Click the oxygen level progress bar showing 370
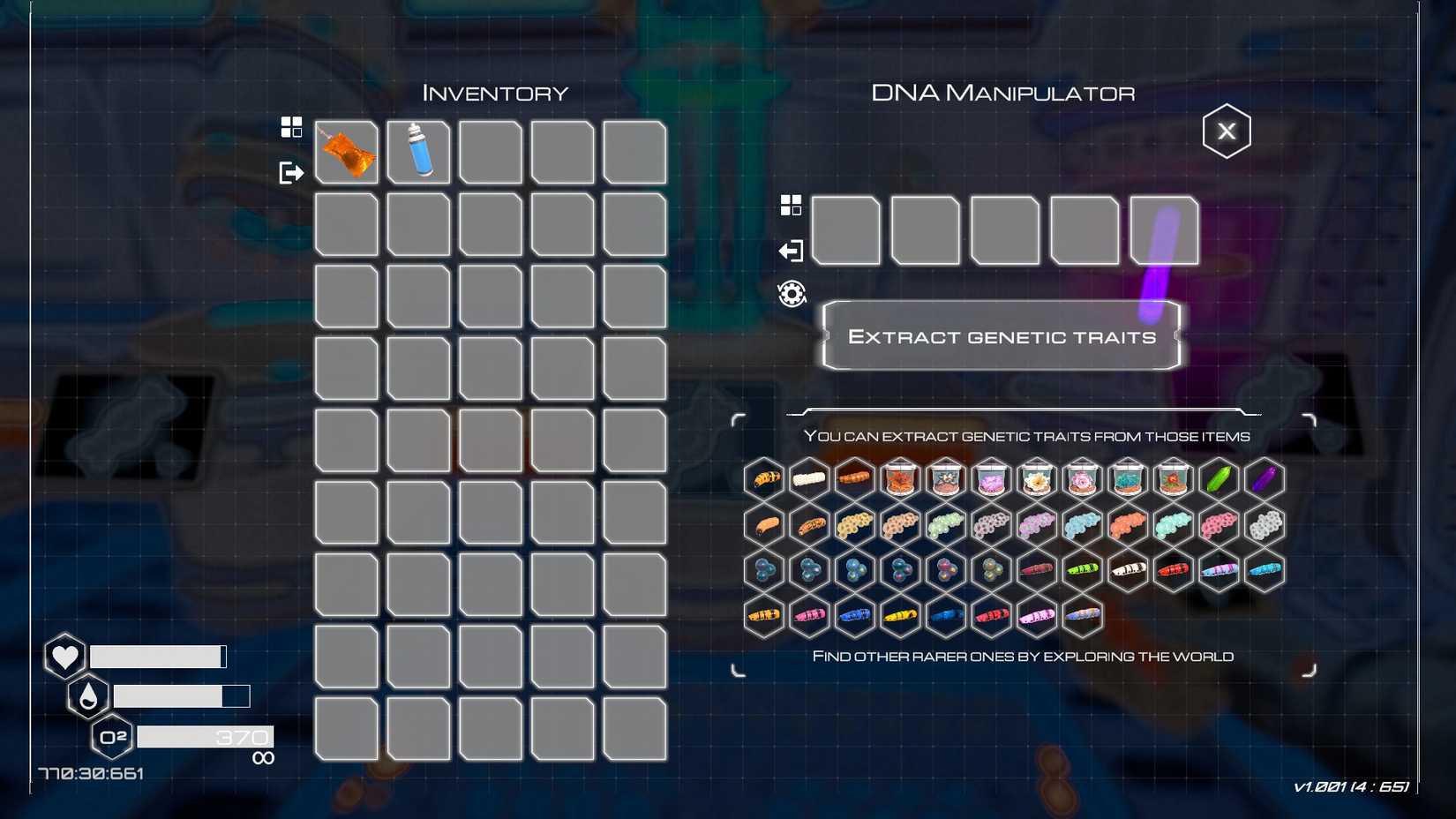This screenshot has height=819, width=1456. point(205,736)
